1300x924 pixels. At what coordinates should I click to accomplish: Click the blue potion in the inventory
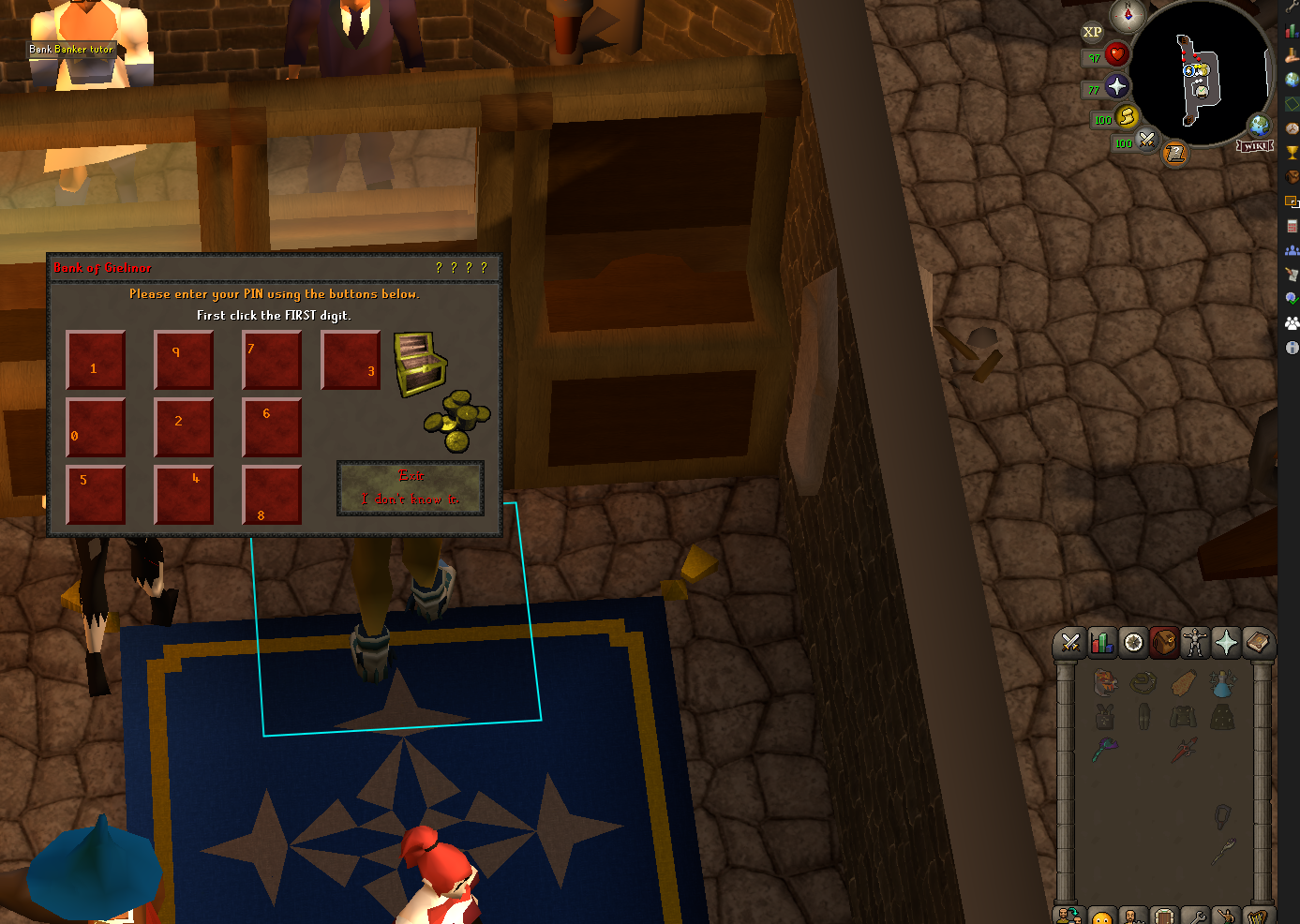coord(1224,685)
